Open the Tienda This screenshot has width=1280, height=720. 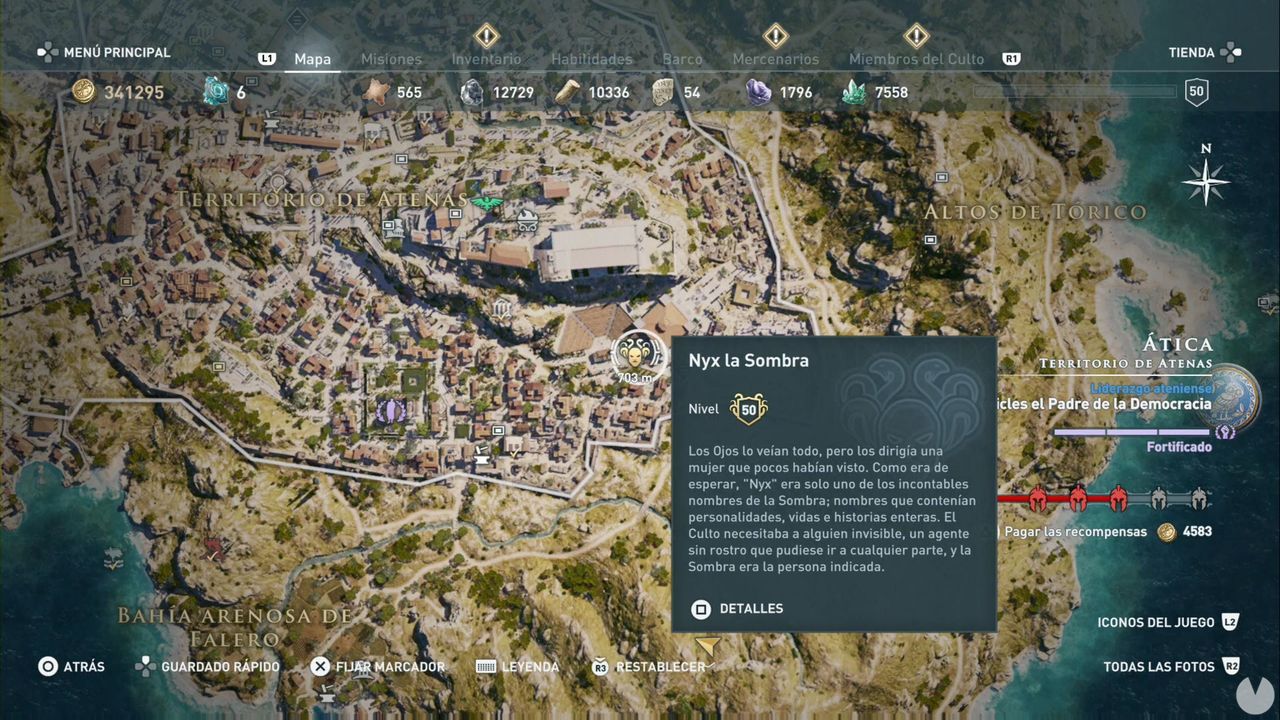coord(1192,52)
